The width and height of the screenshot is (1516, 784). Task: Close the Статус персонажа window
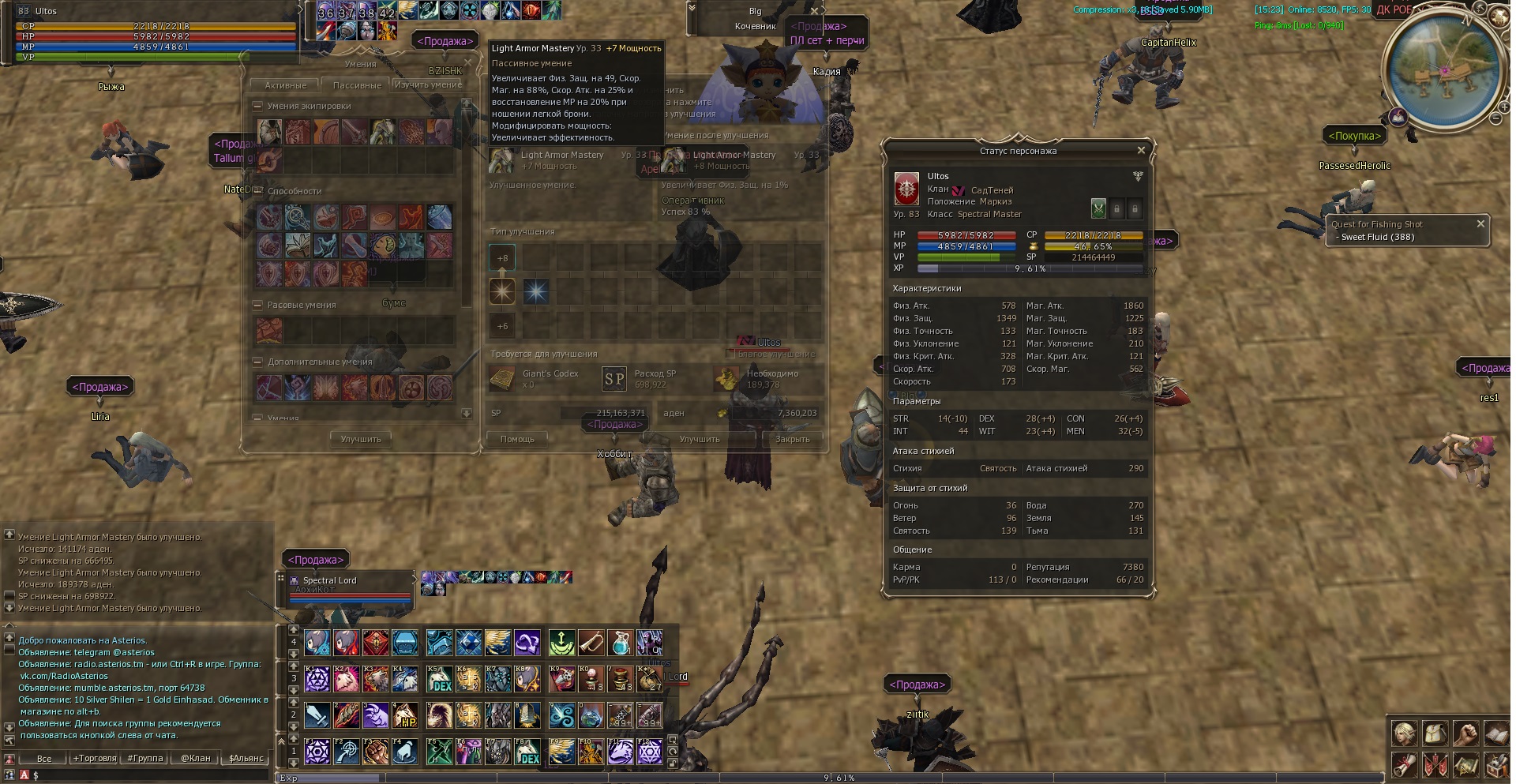(1140, 150)
